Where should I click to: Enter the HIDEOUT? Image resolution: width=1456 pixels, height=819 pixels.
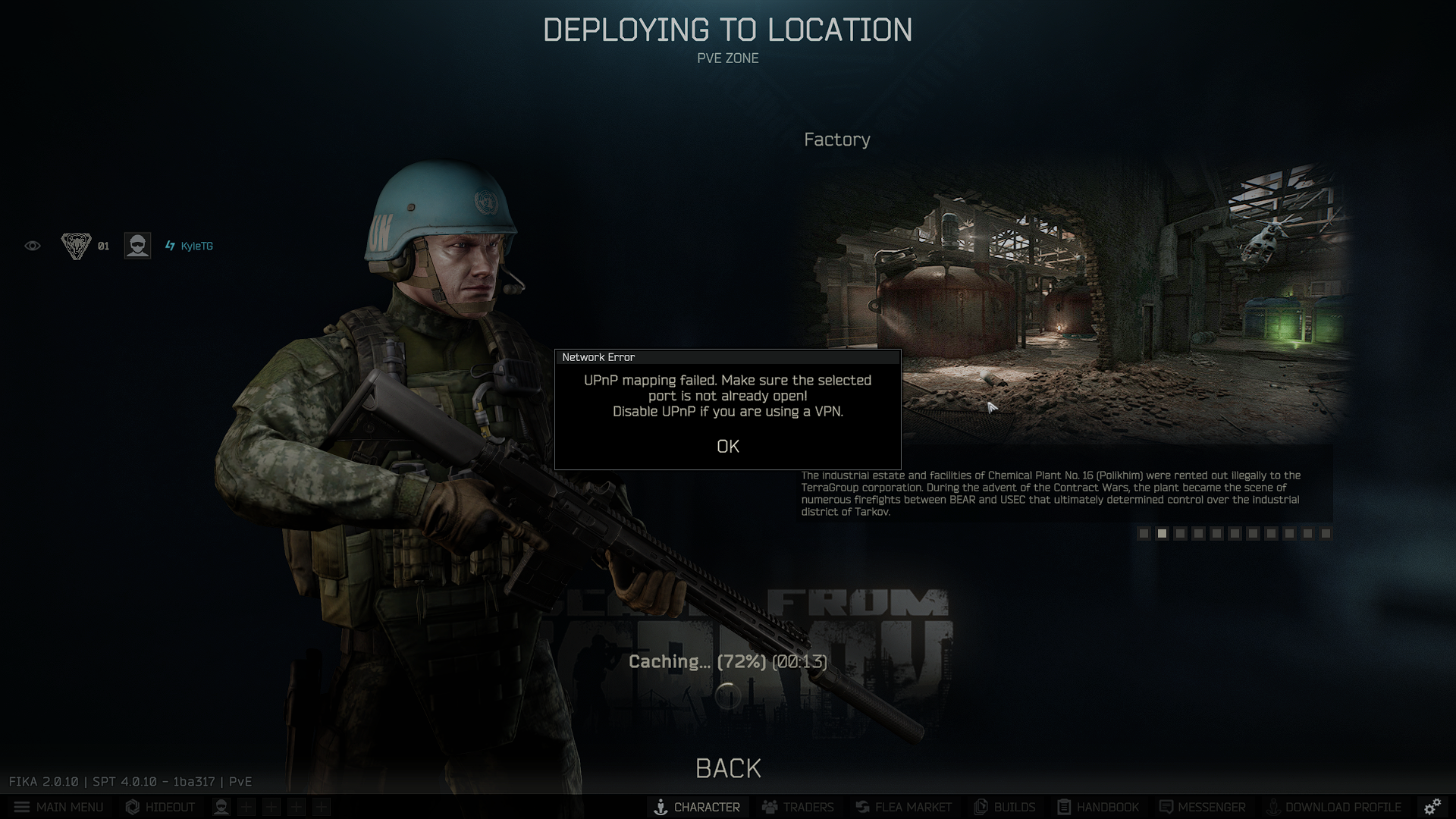(x=160, y=807)
